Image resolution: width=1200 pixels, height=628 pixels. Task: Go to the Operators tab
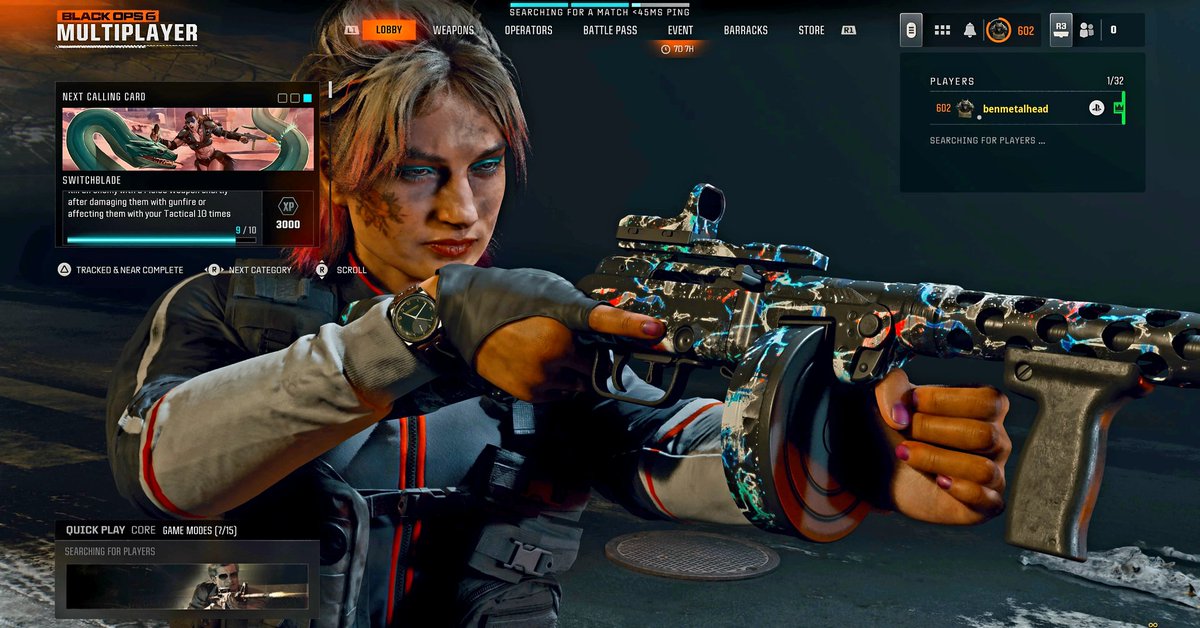point(528,30)
